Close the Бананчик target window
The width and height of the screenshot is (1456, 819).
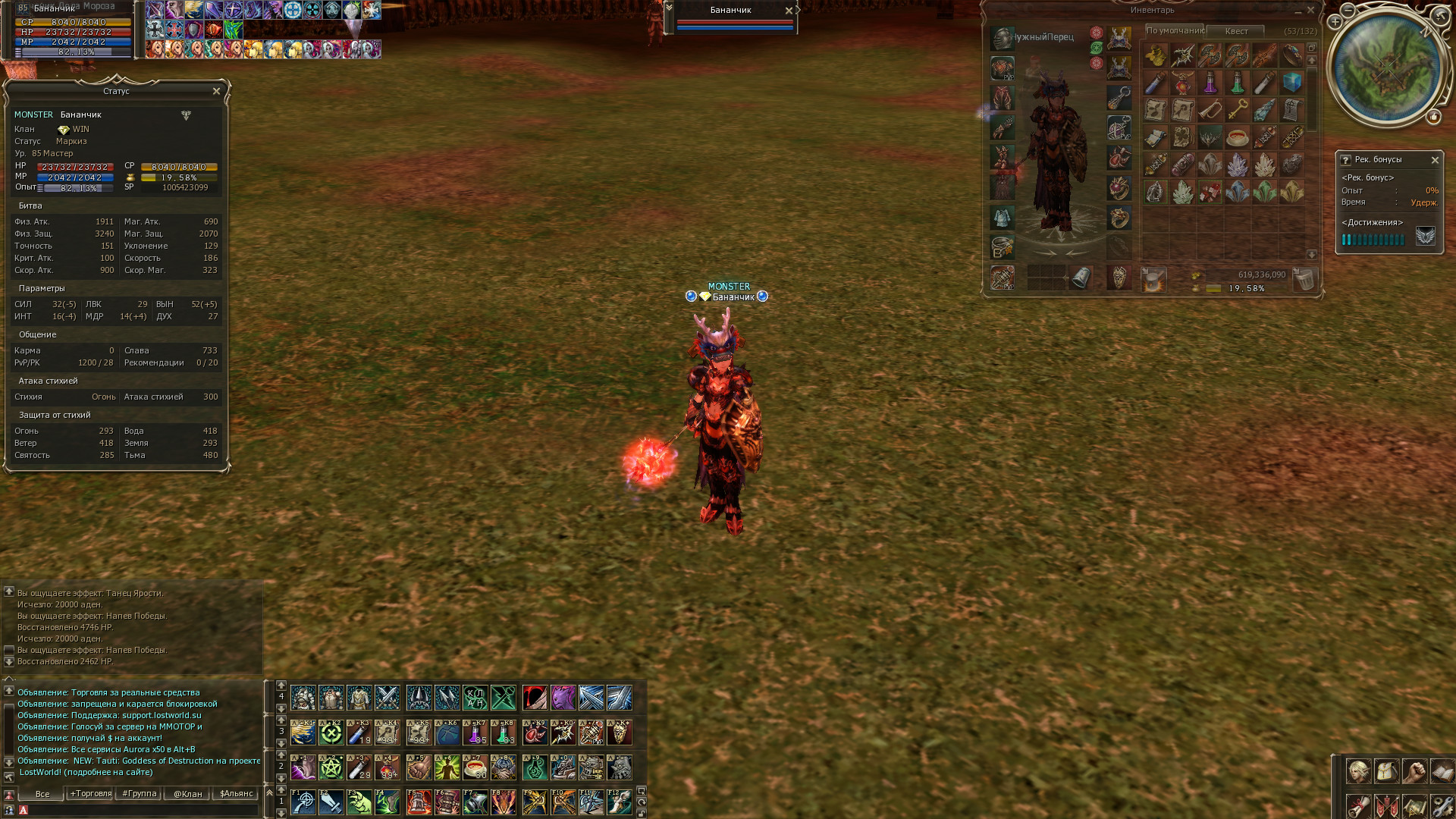tap(789, 11)
